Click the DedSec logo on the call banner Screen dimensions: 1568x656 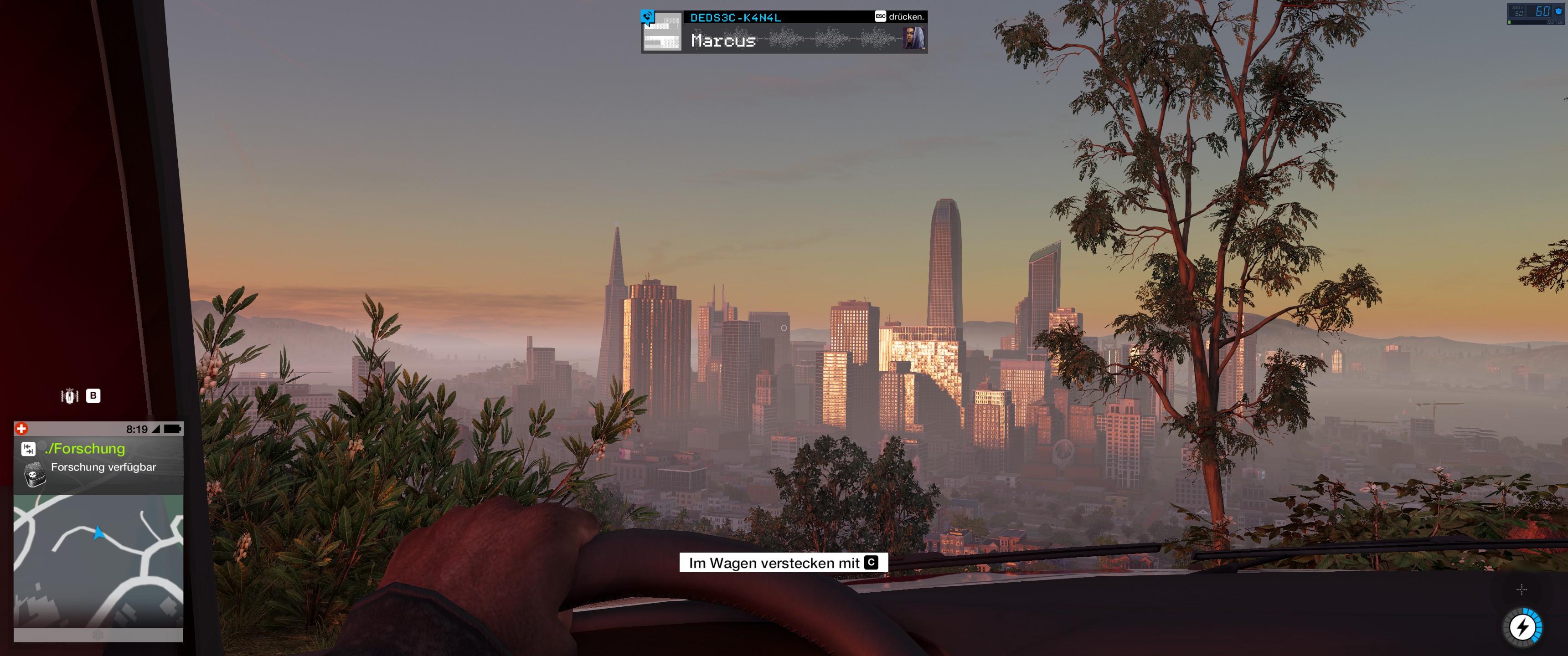pyautogui.click(x=648, y=16)
